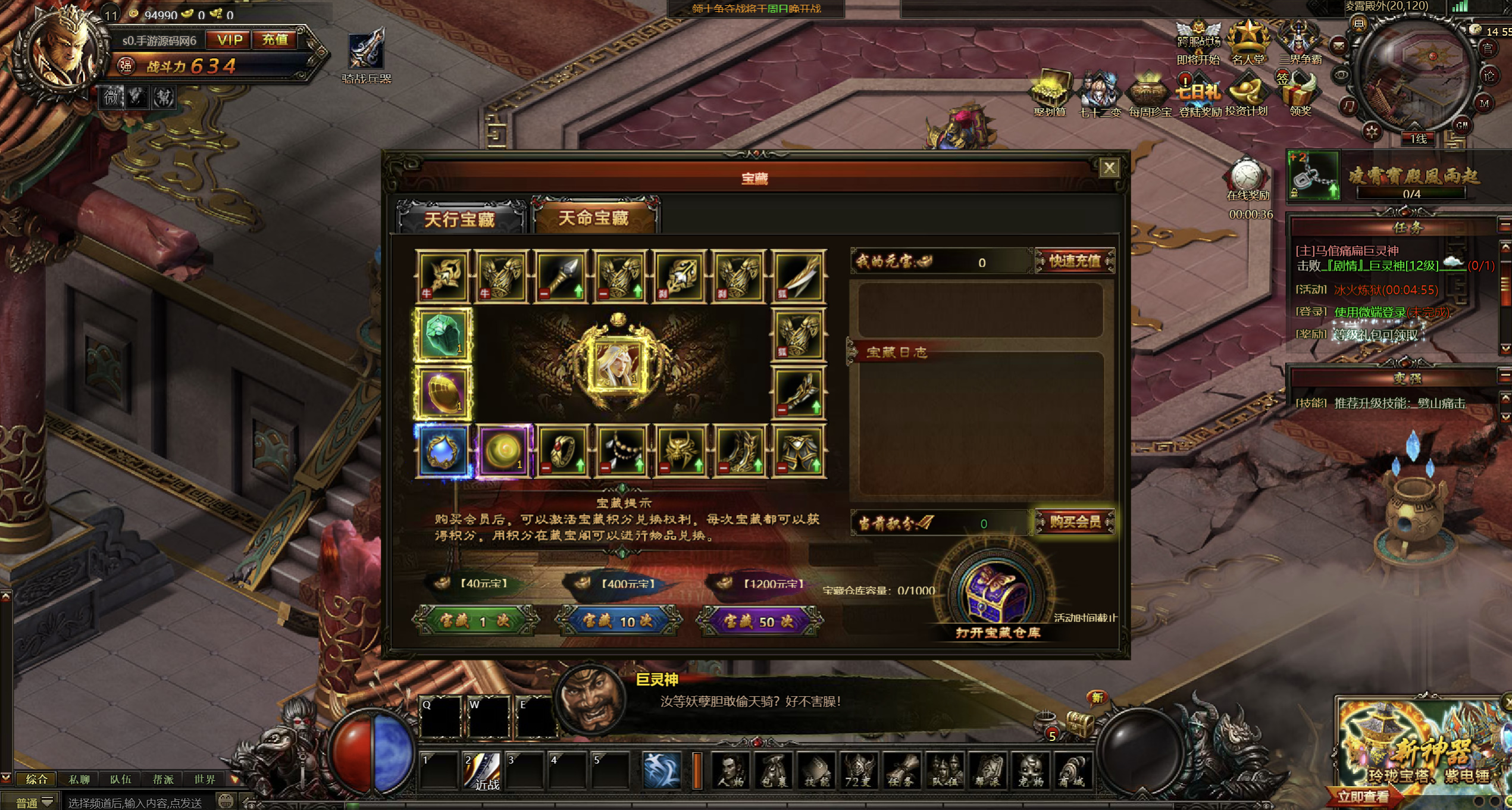Draw treasure once with 宝藏1次

pyautogui.click(x=474, y=621)
